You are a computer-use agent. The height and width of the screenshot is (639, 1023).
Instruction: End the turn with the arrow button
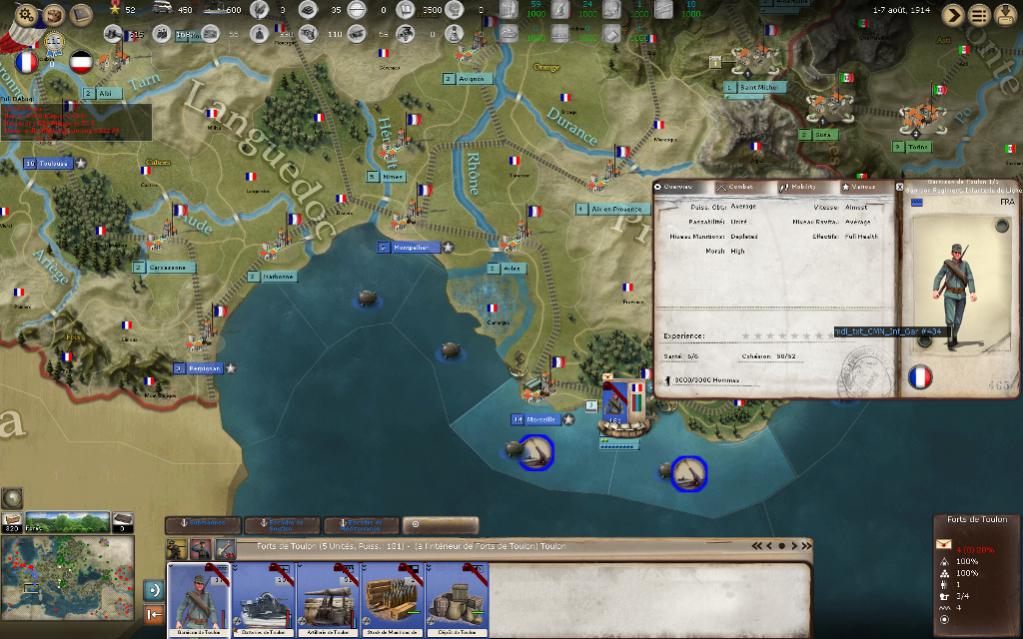click(x=953, y=14)
